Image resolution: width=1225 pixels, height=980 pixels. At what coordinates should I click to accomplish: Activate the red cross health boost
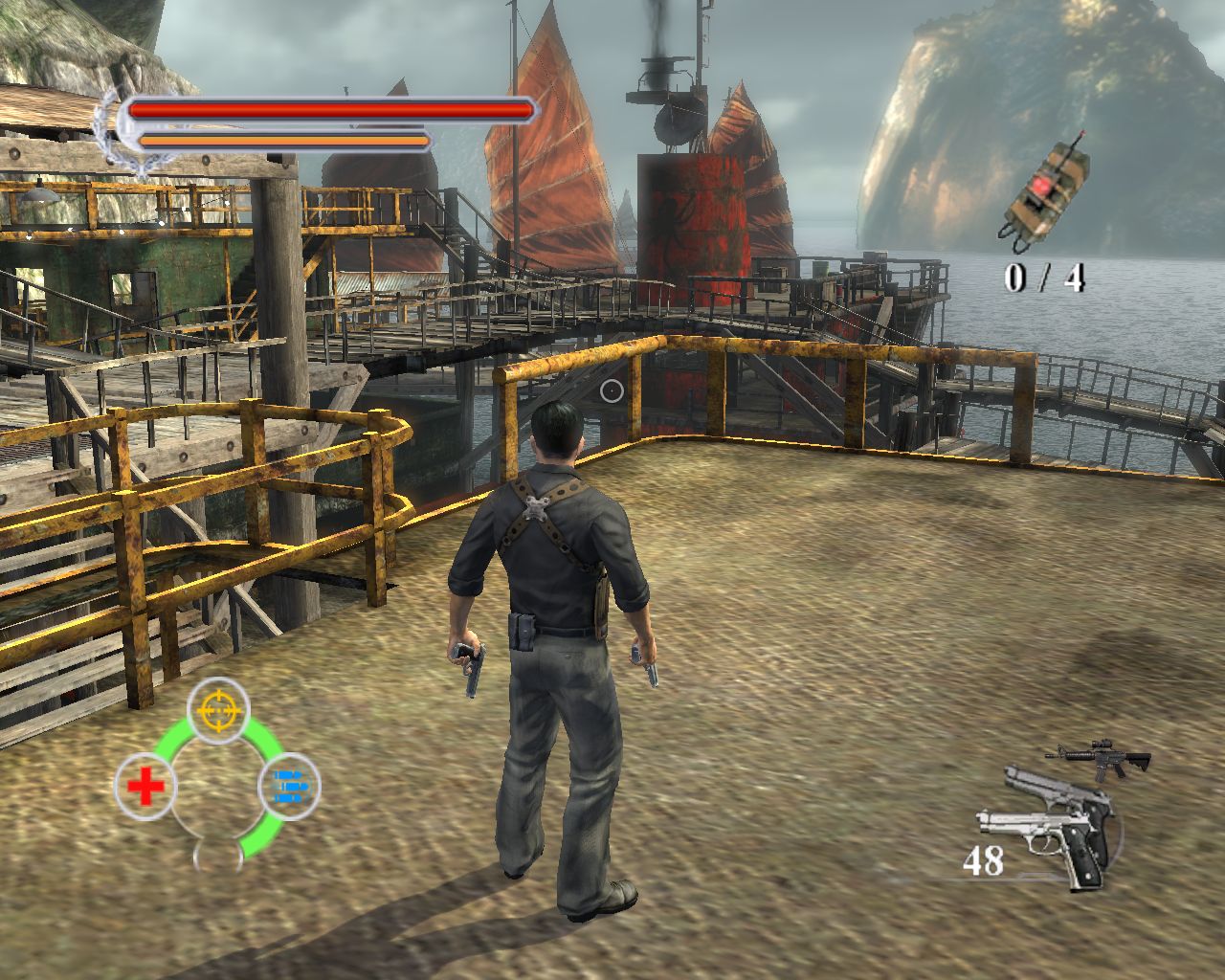pos(145,788)
